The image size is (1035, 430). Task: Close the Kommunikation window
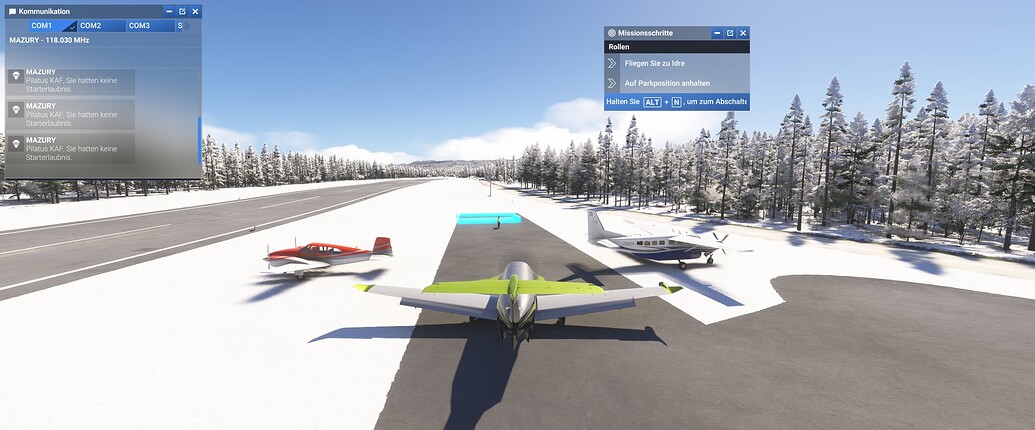(x=196, y=11)
